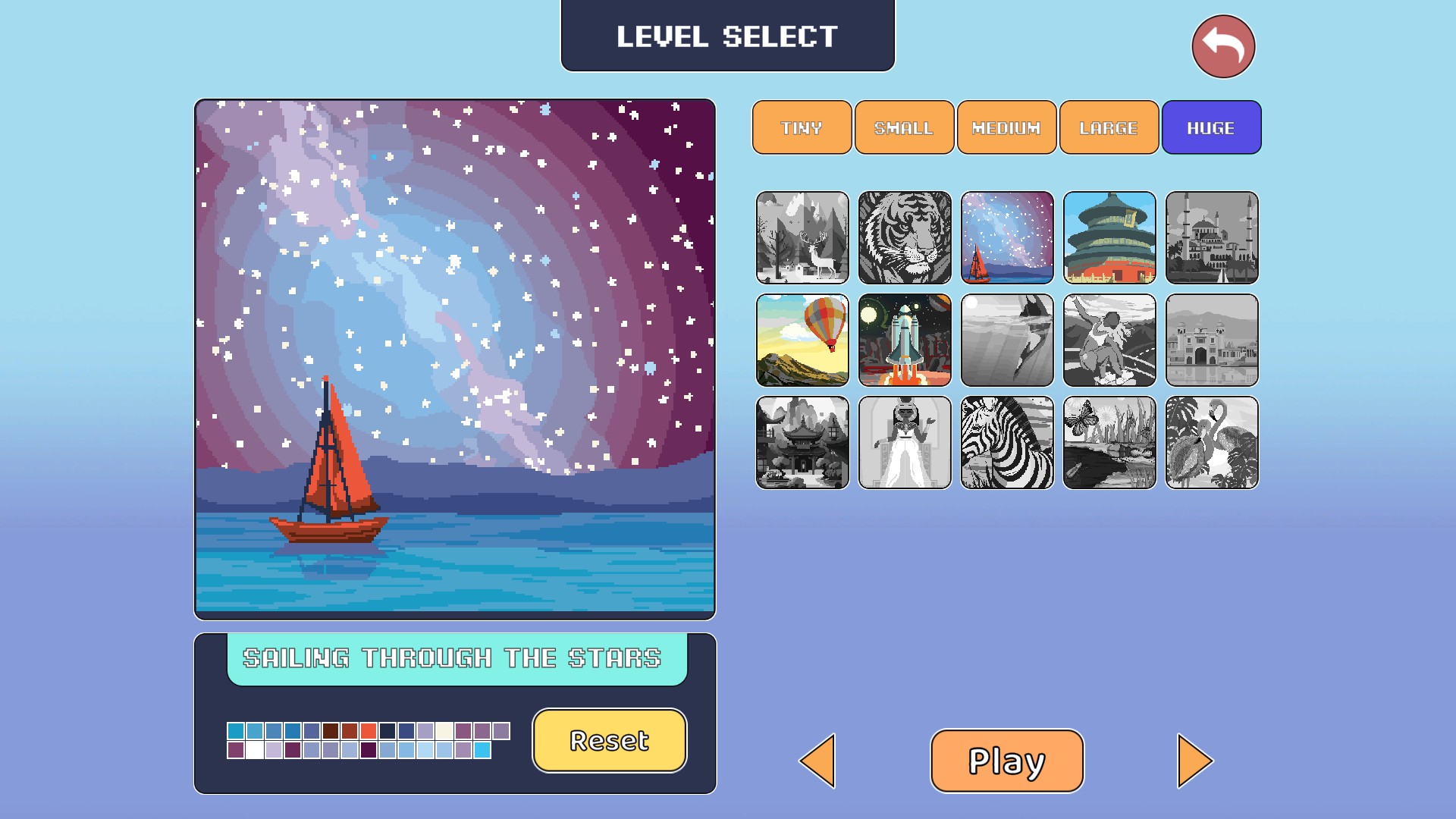Go to the next page of levels
The width and height of the screenshot is (1456, 819).
(1194, 761)
